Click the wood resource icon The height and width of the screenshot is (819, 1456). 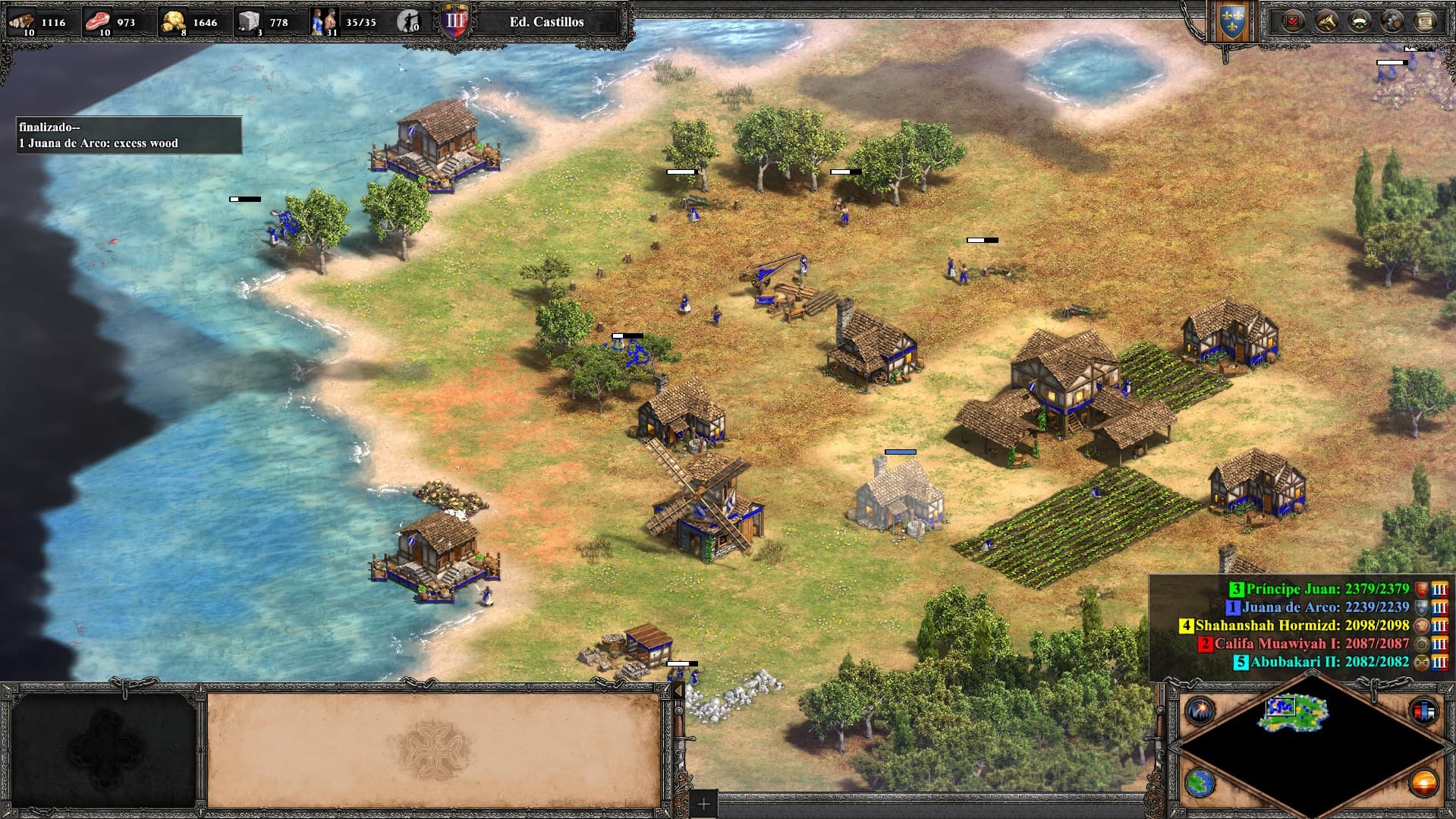pyautogui.click(x=21, y=21)
